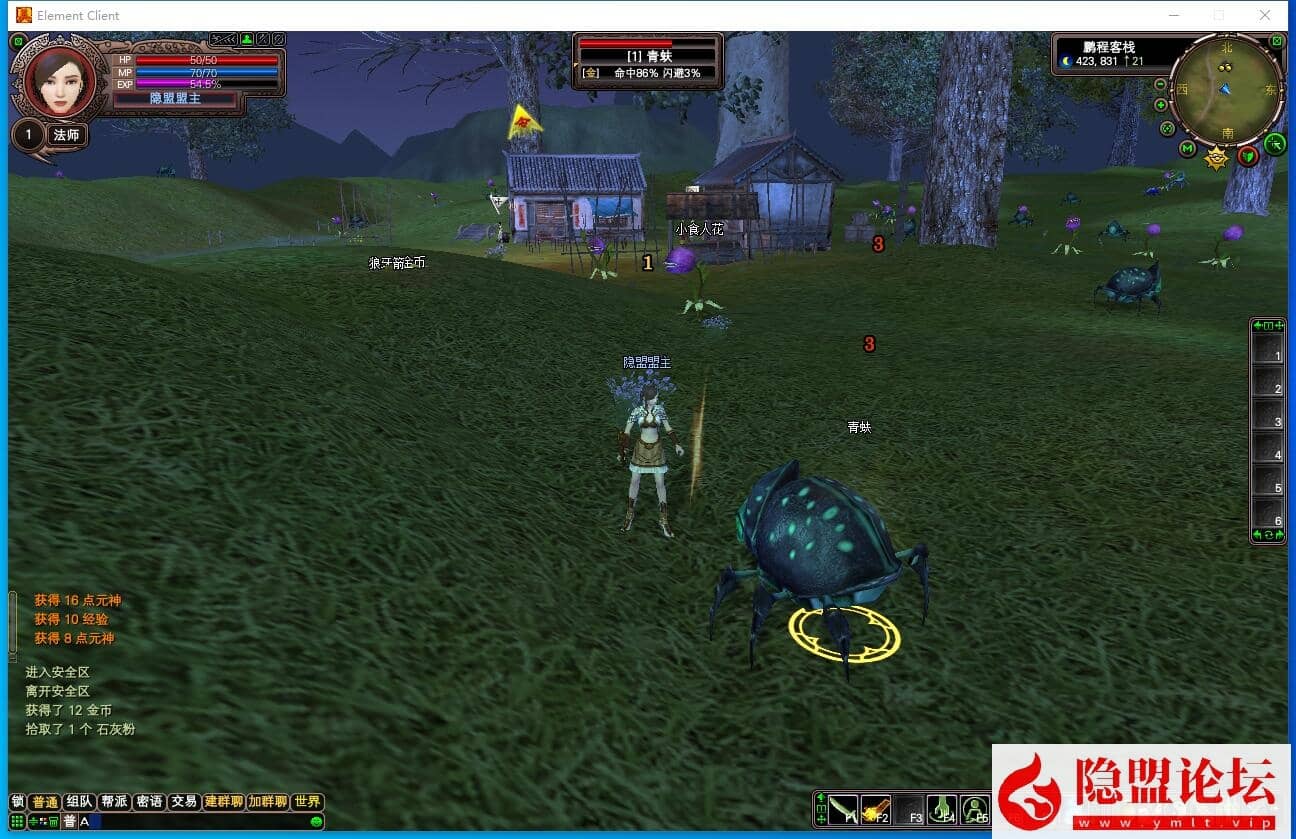
Task: Click the 隐盟盟主 title banner on the player frame
Action: tap(175, 98)
